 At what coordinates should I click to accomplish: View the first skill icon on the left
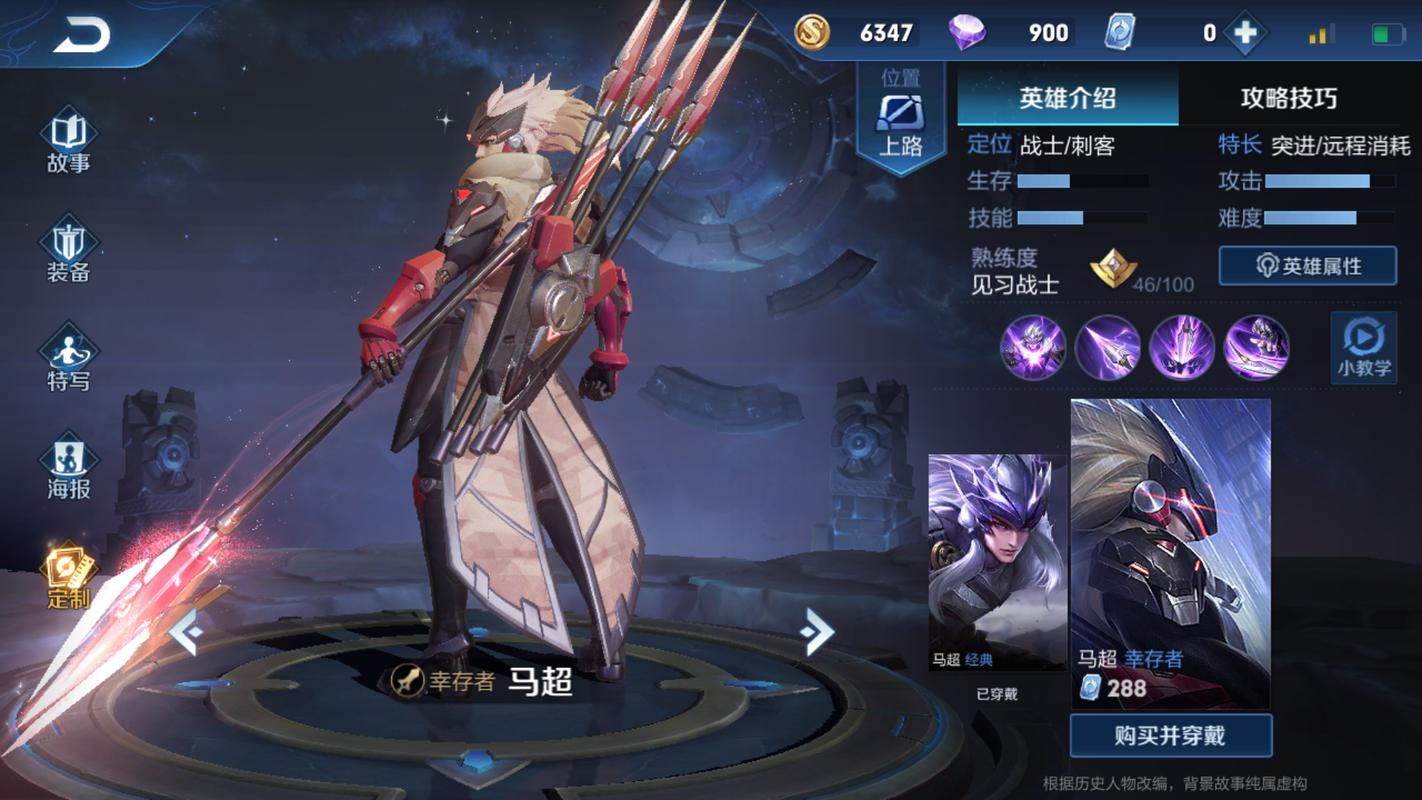(x=1033, y=347)
